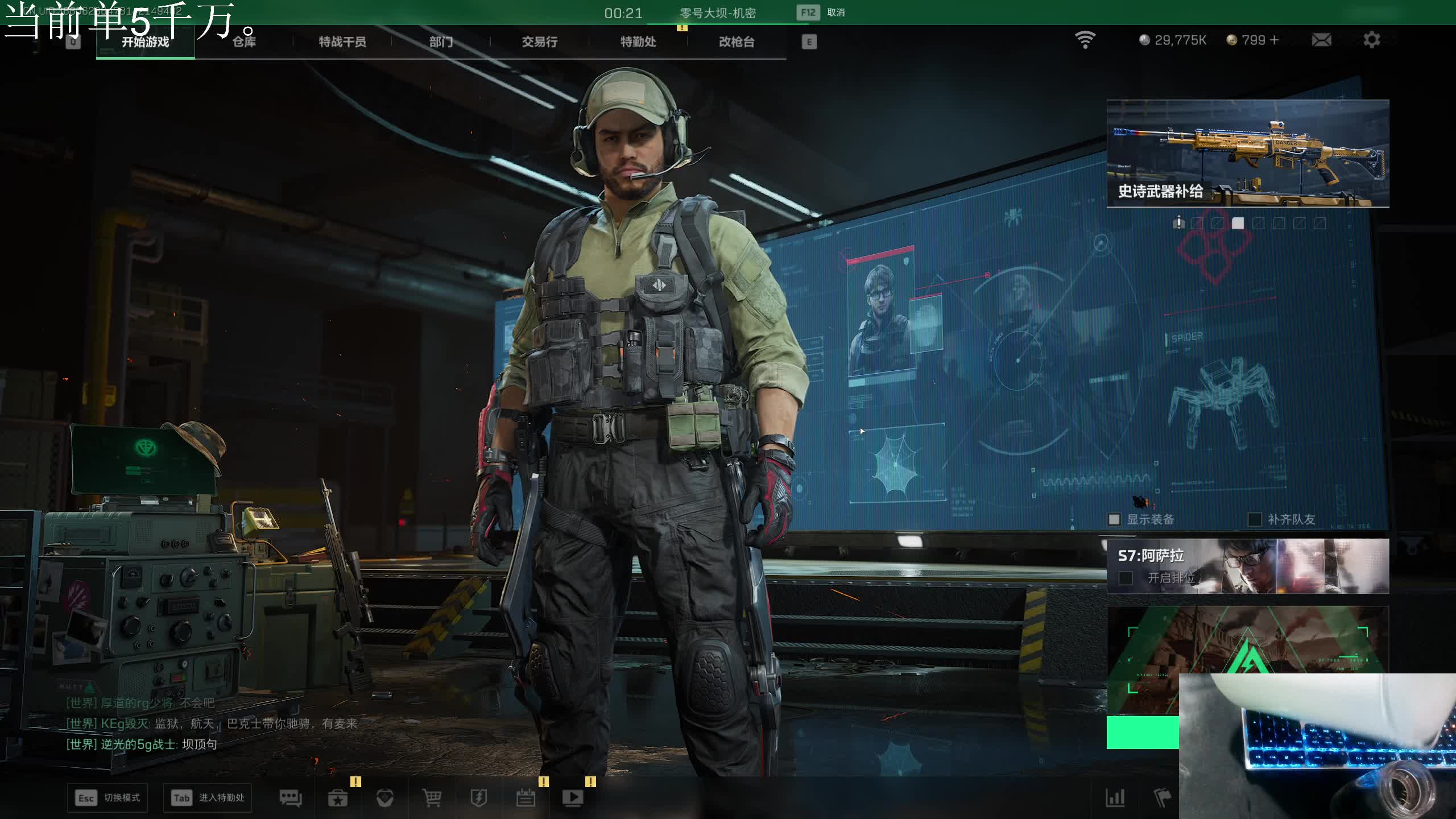This screenshot has height=819, width=1456.
Task: Open the 史诗武器补给 weapon supply banner
Action: [x=1247, y=154]
